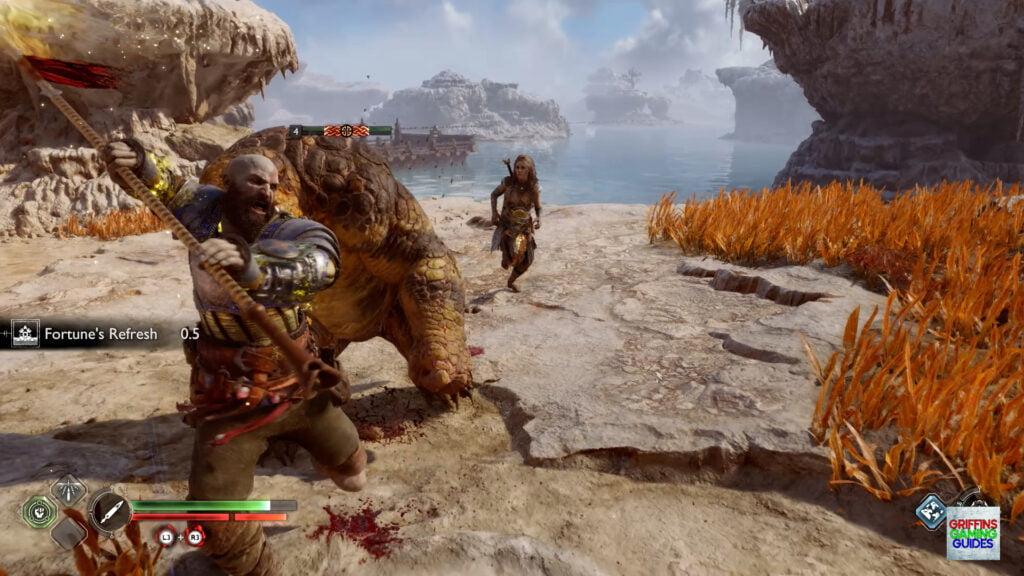The image size is (1024, 576).
Task: Activate the green fist relic ability
Action: pos(39,512)
